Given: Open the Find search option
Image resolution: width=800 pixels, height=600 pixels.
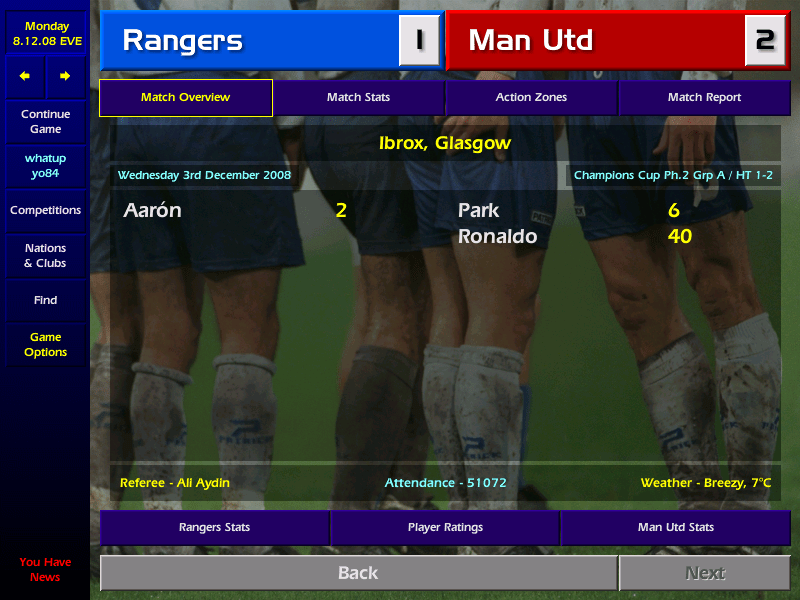Looking at the screenshot, I should tap(45, 300).
